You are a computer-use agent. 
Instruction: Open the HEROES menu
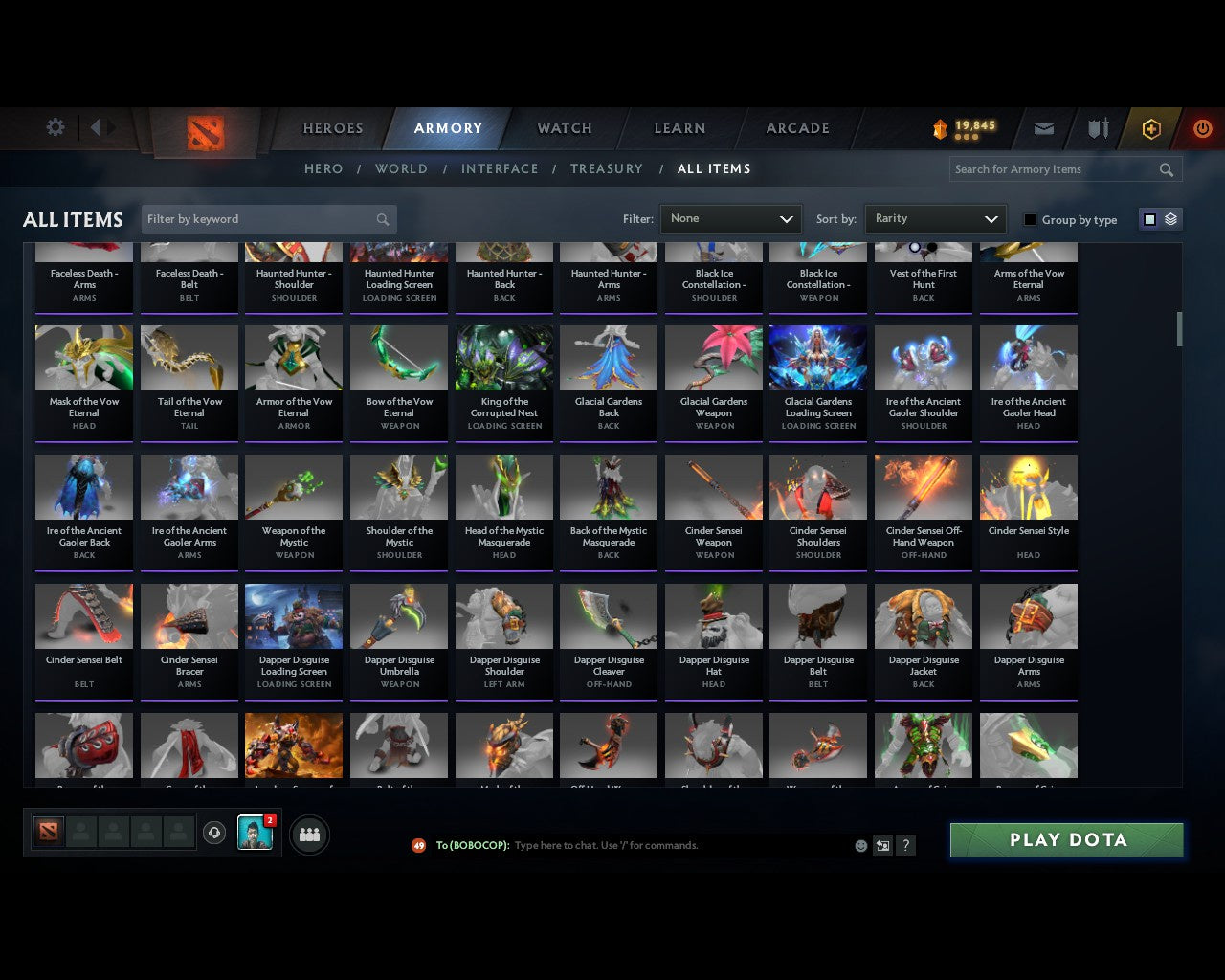332,127
